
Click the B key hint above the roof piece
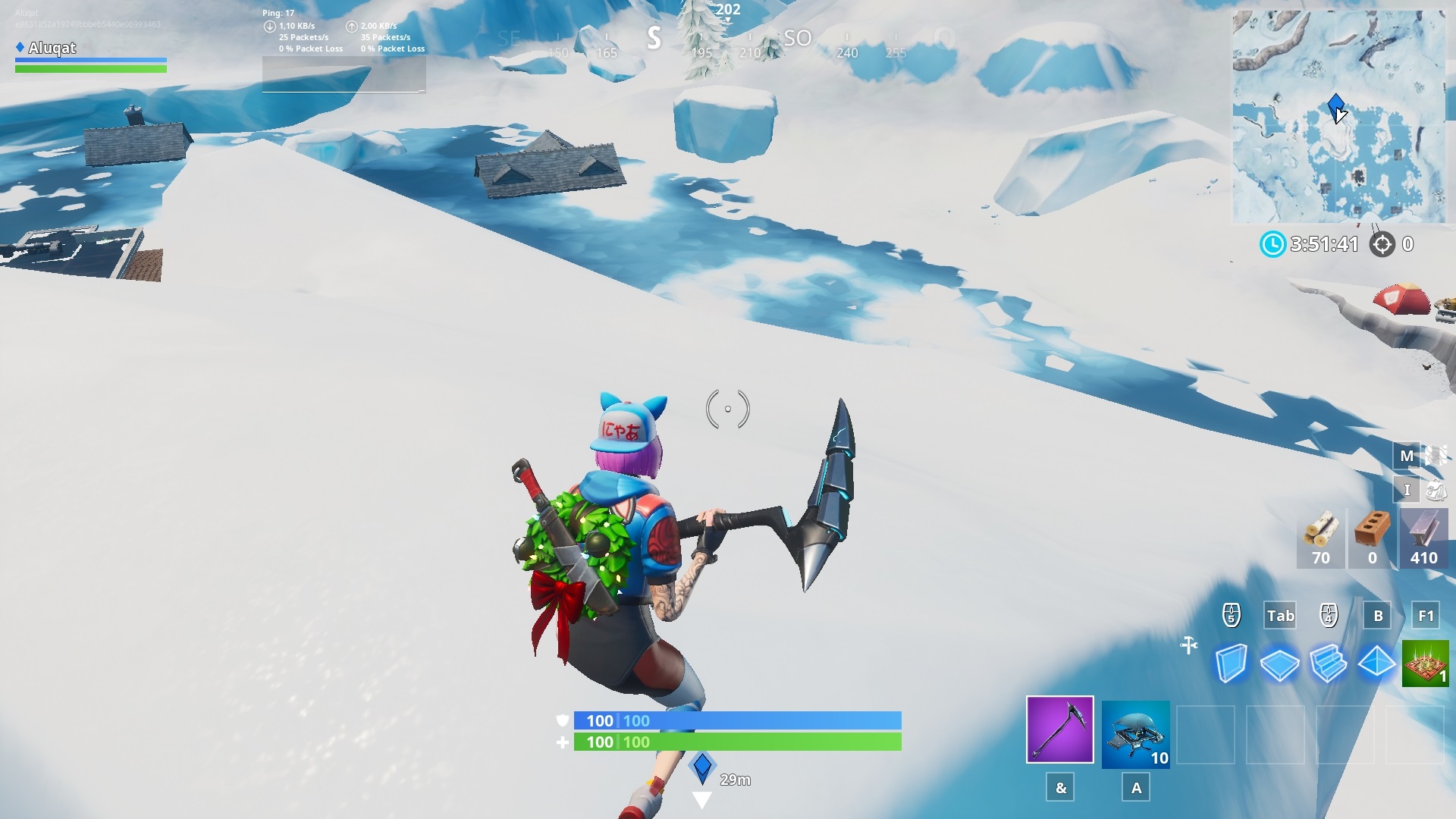coord(1376,616)
